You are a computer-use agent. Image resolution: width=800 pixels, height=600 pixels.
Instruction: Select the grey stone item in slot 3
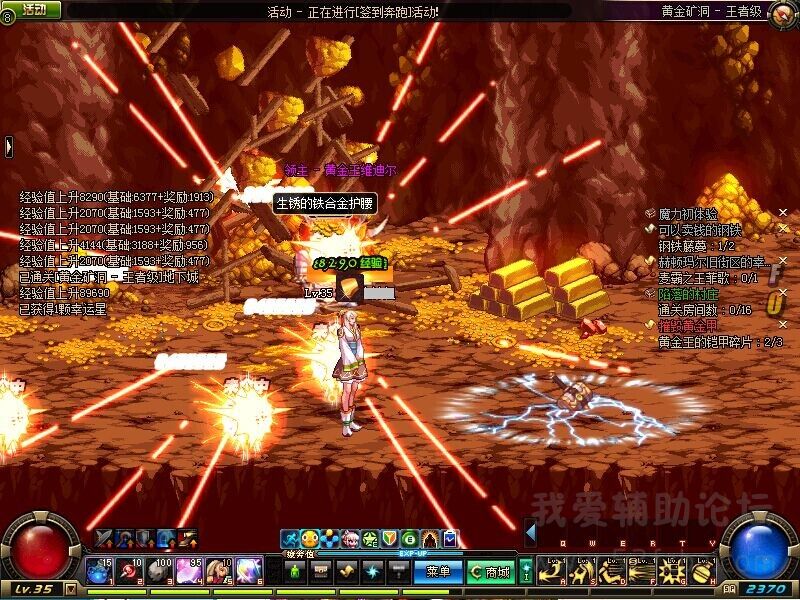(159, 570)
